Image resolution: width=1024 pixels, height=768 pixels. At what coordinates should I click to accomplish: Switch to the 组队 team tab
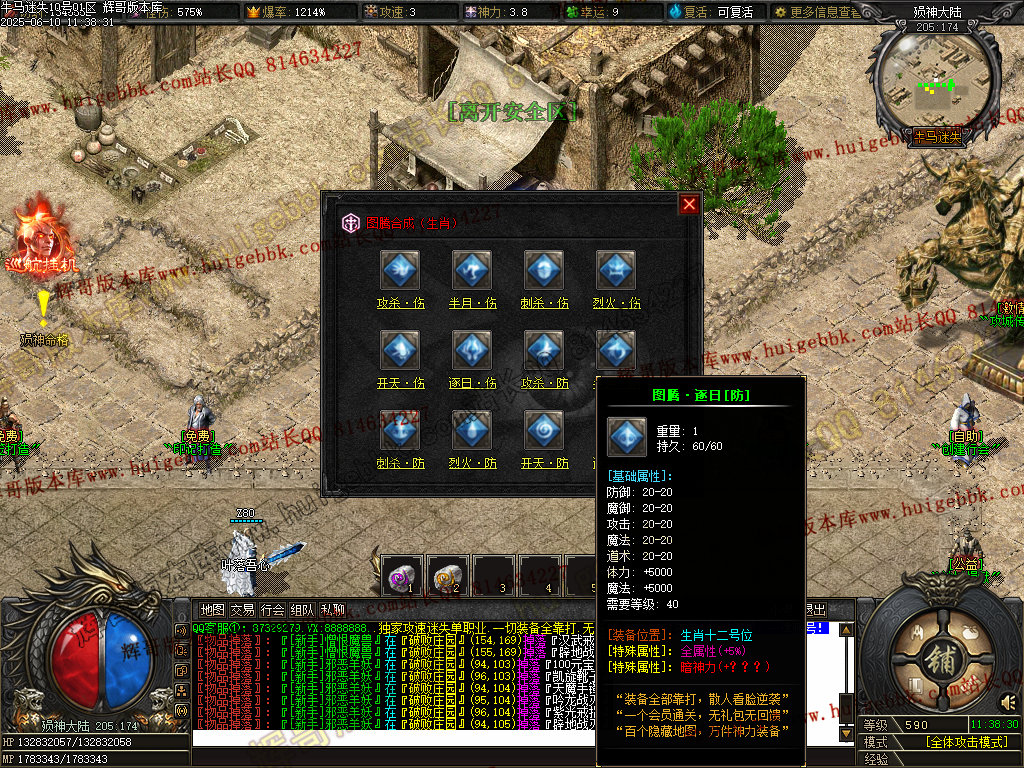[x=302, y=609]
